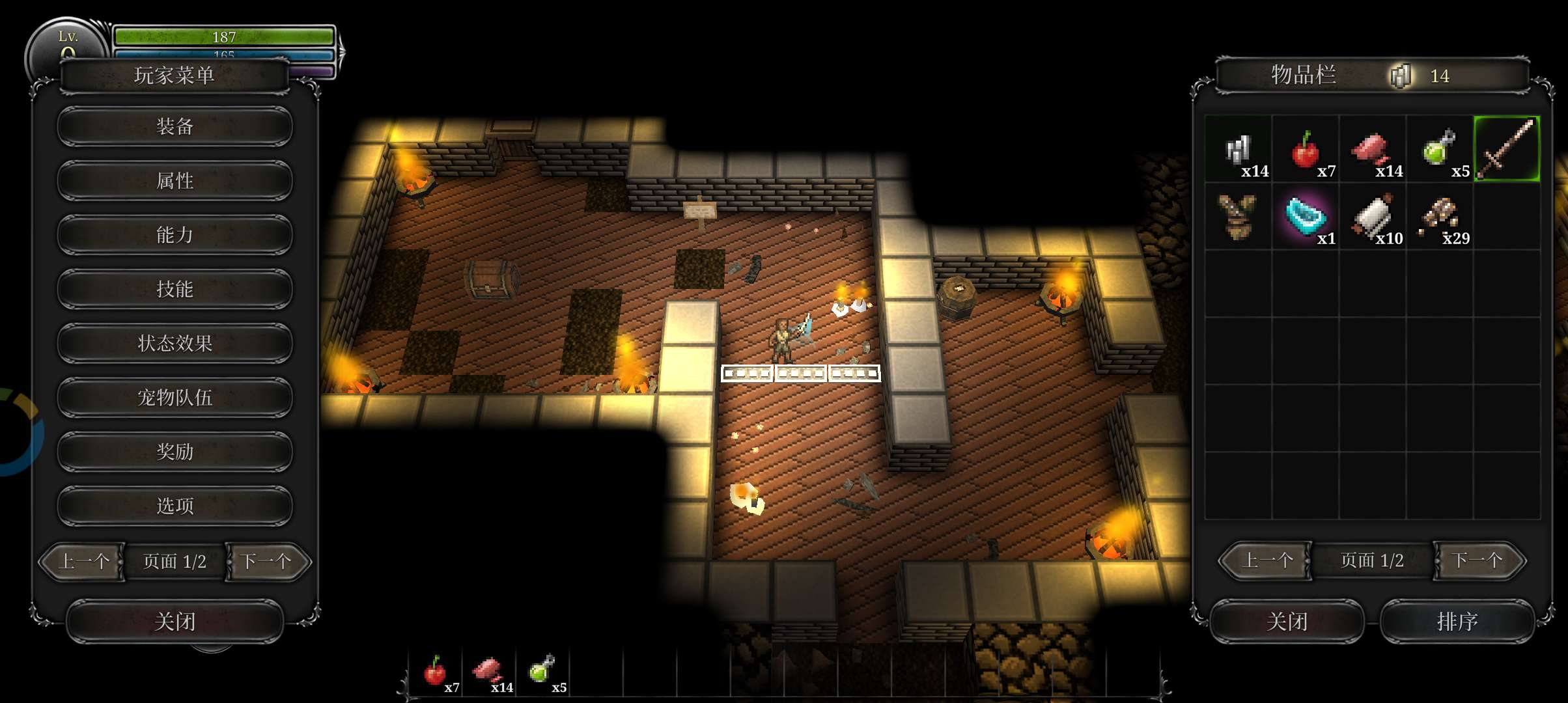Close the 玩家菜单 player menu
Viewport: 1568px width, 703px height.
(175, 622)
